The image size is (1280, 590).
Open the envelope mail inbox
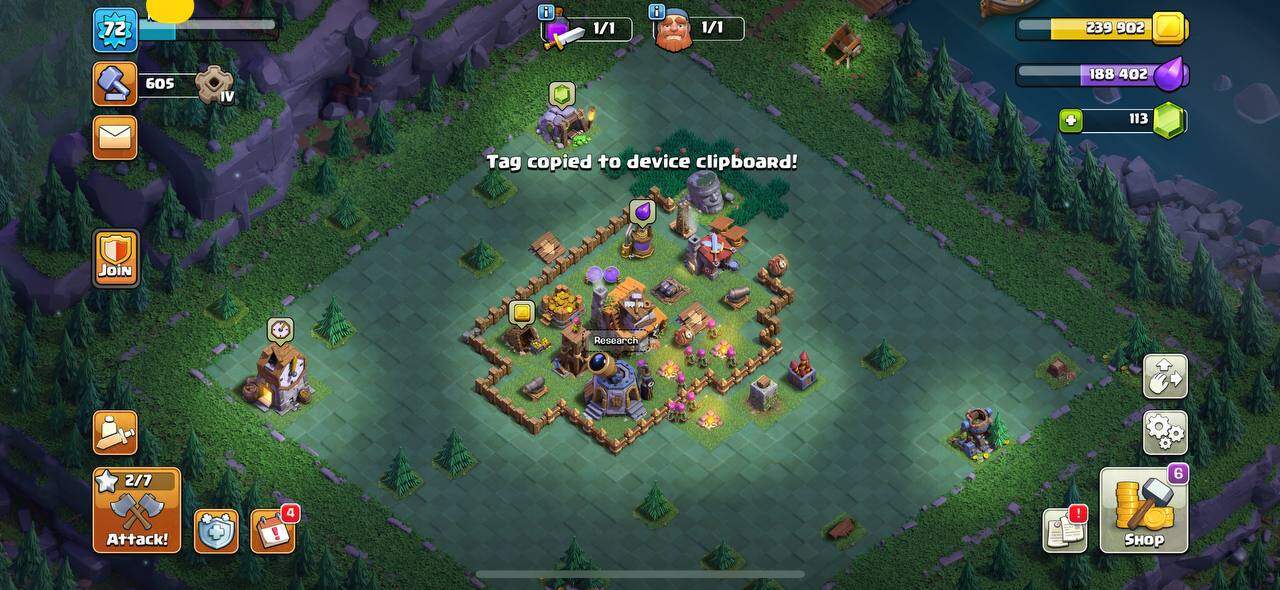[x=115, y=137]
